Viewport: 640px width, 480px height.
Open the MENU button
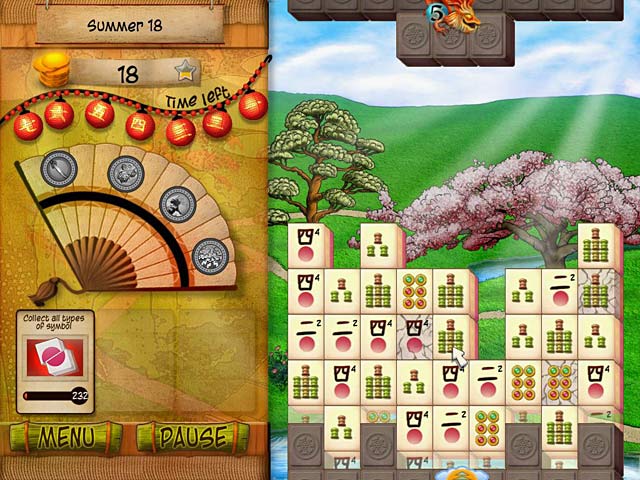pos(66,438)
